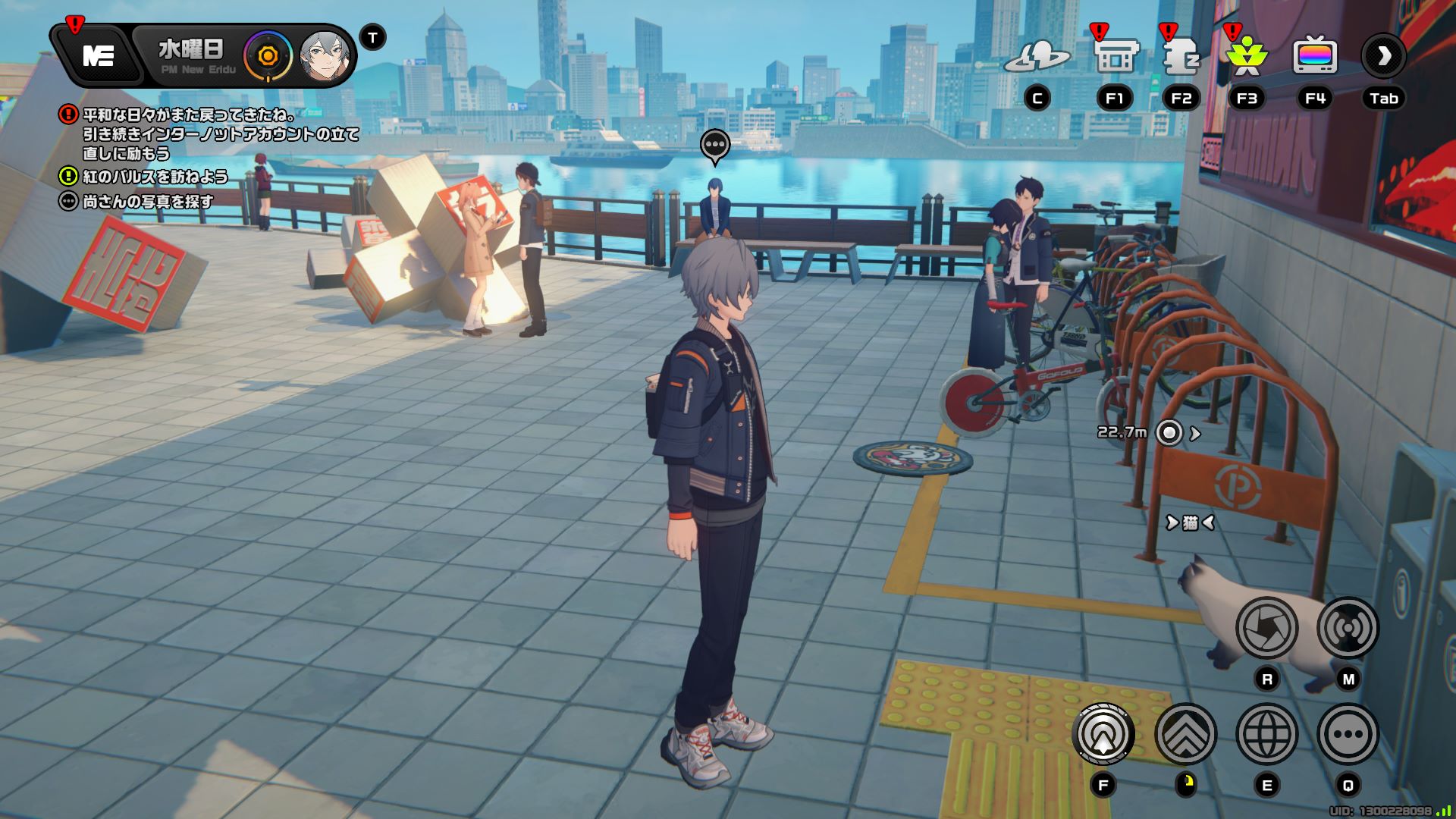Select the 尚さんの写真を探す quest entry
The image size is (1456, 819).
point(148,202)
